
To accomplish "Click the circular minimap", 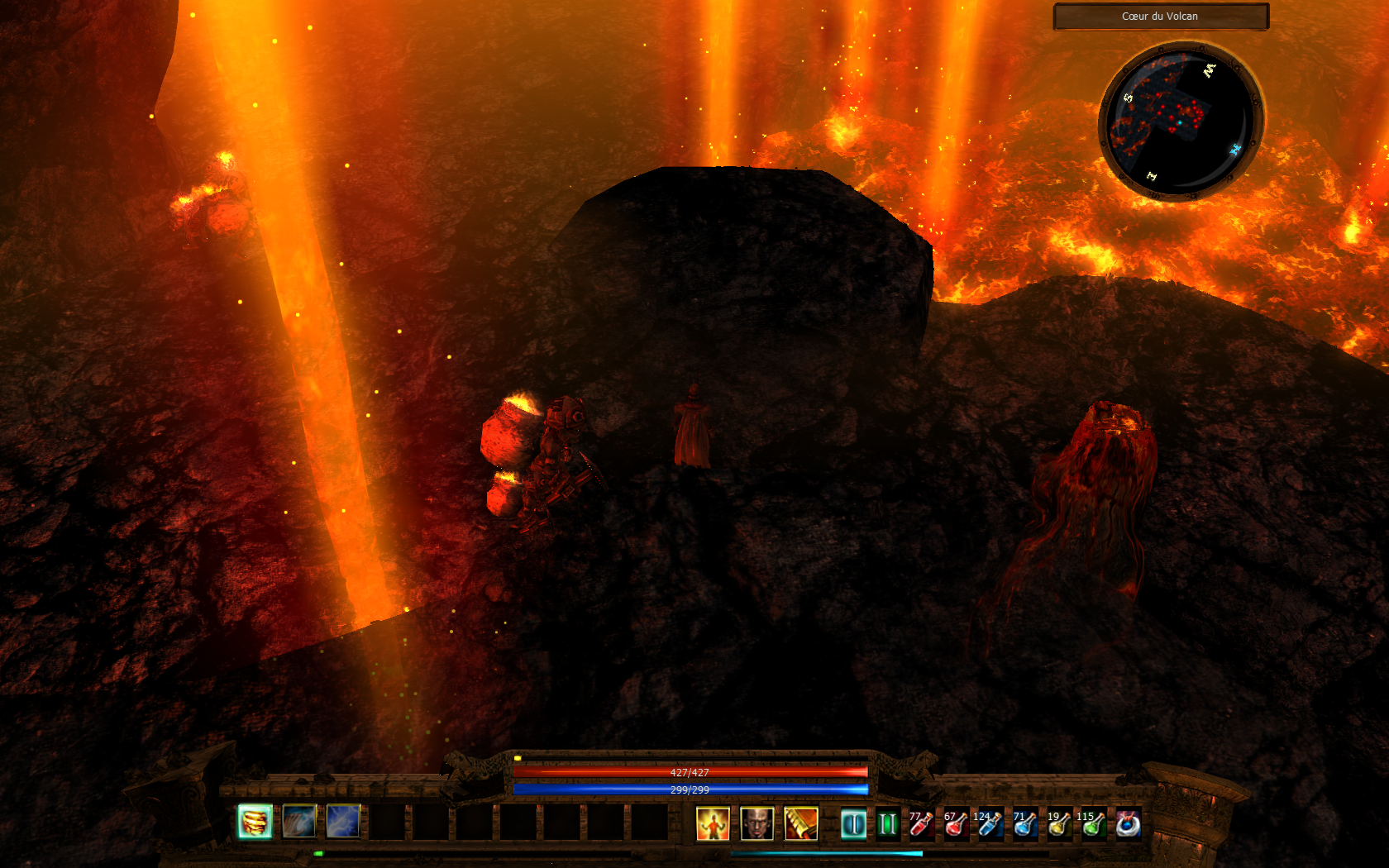I will pyautogui.click(x=1180, y=122).
